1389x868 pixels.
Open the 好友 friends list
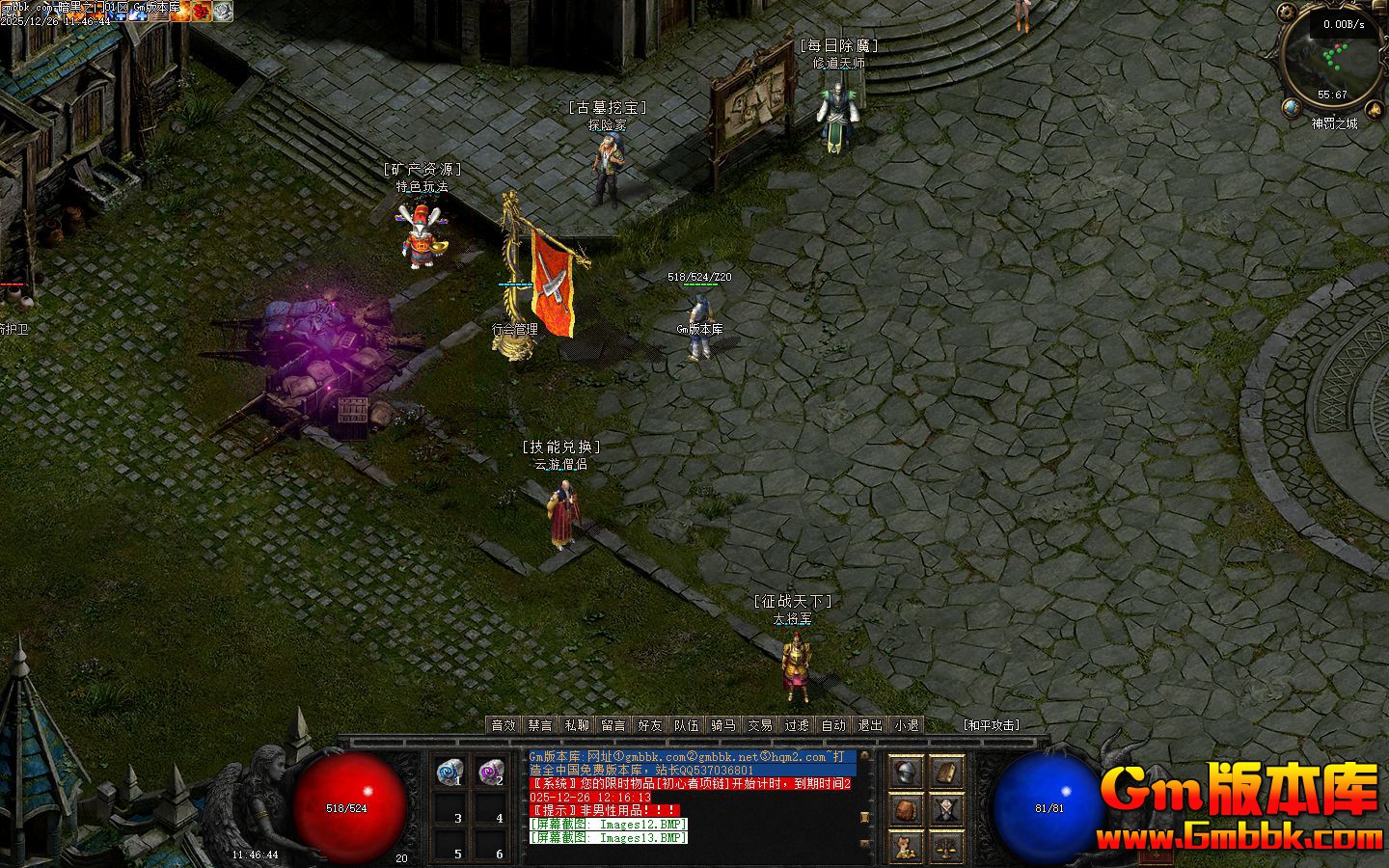click(x=650, y=725)
